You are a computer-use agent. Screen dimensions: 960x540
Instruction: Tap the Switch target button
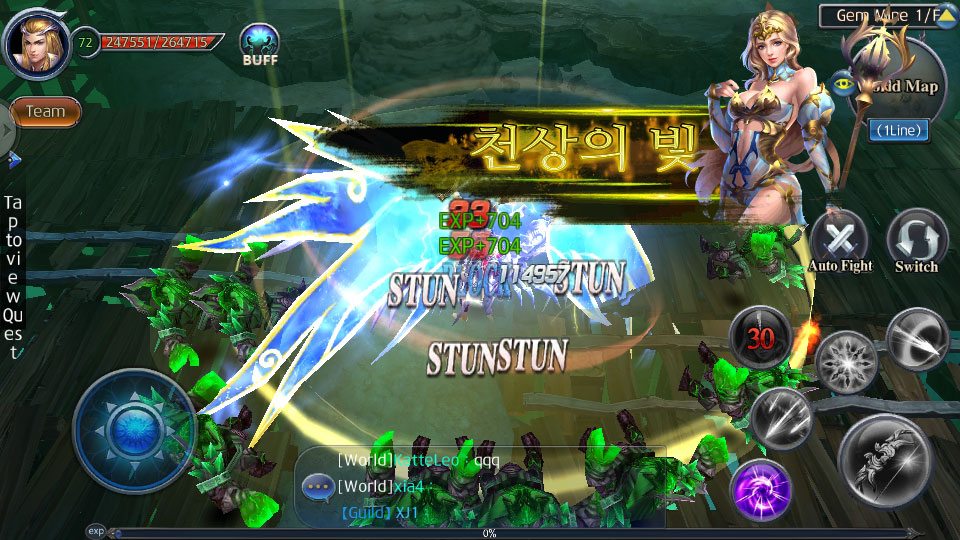(x=916, y=240)
